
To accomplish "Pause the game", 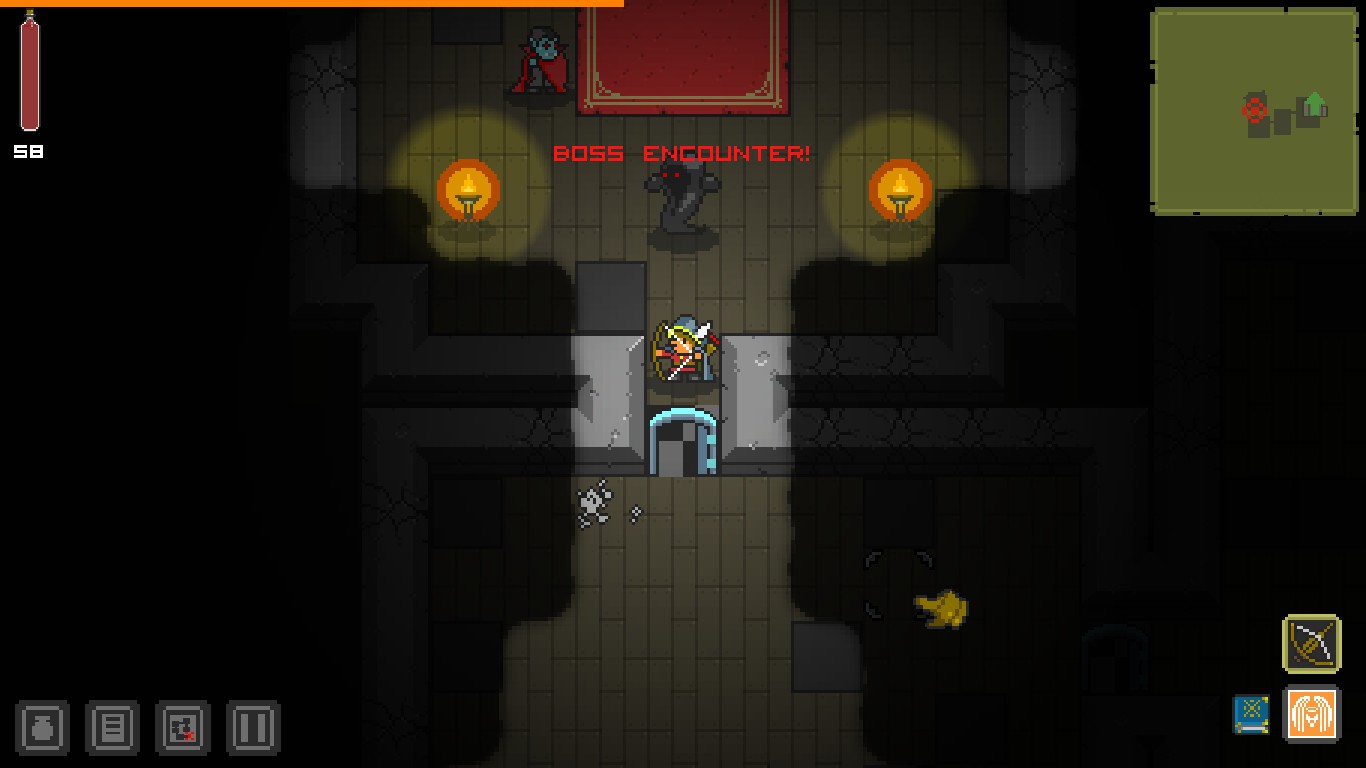I will tap(252, 727).
